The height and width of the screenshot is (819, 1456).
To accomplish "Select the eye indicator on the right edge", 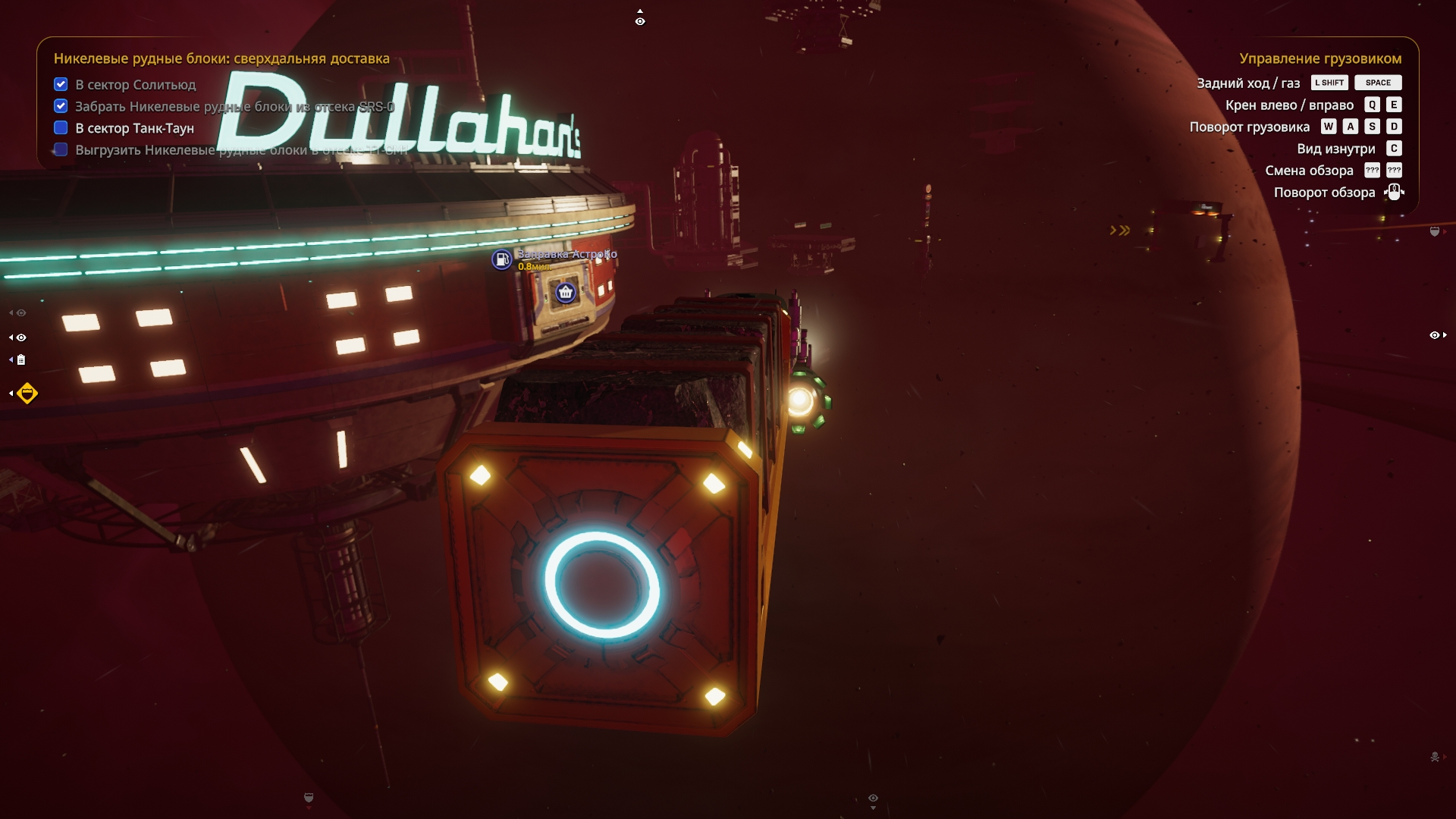I will [1435, 335].
